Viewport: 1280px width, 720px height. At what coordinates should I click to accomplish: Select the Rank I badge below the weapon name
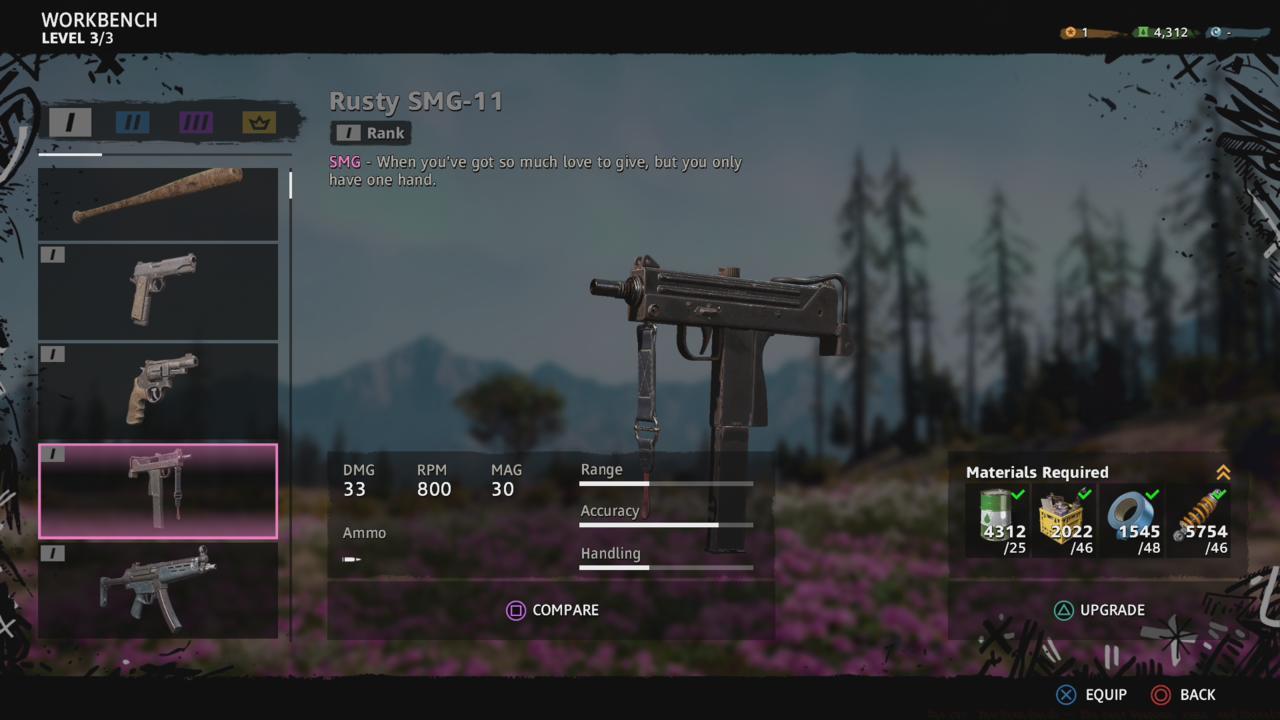370,132
